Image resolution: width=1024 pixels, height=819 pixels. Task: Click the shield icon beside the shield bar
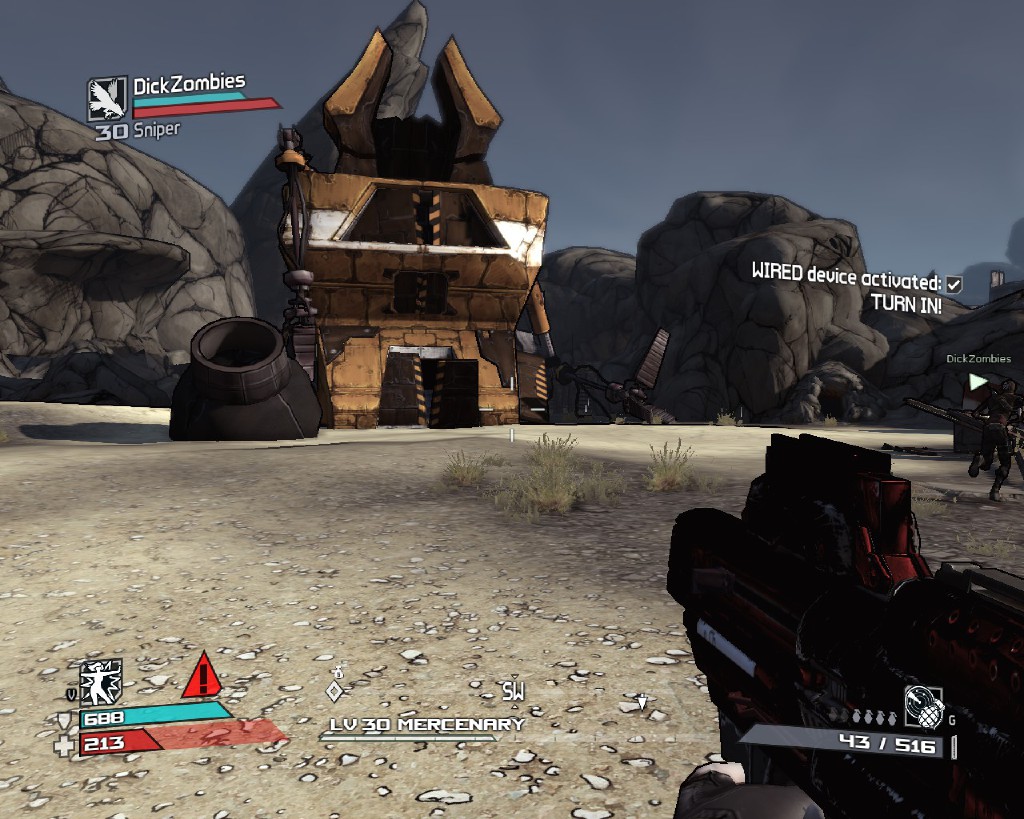pyautogui.click(x=65, y=720)
